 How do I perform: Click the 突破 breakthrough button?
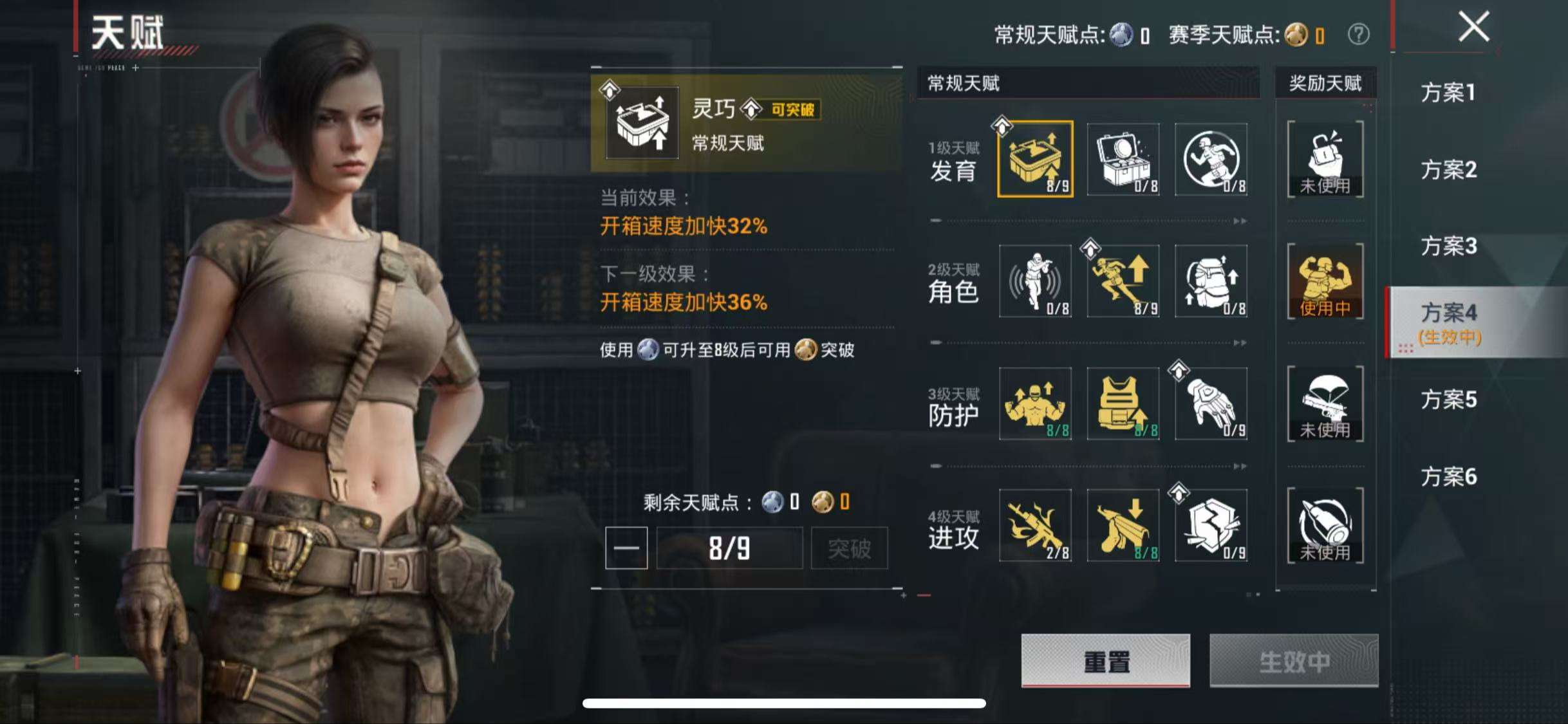point(850,548)
